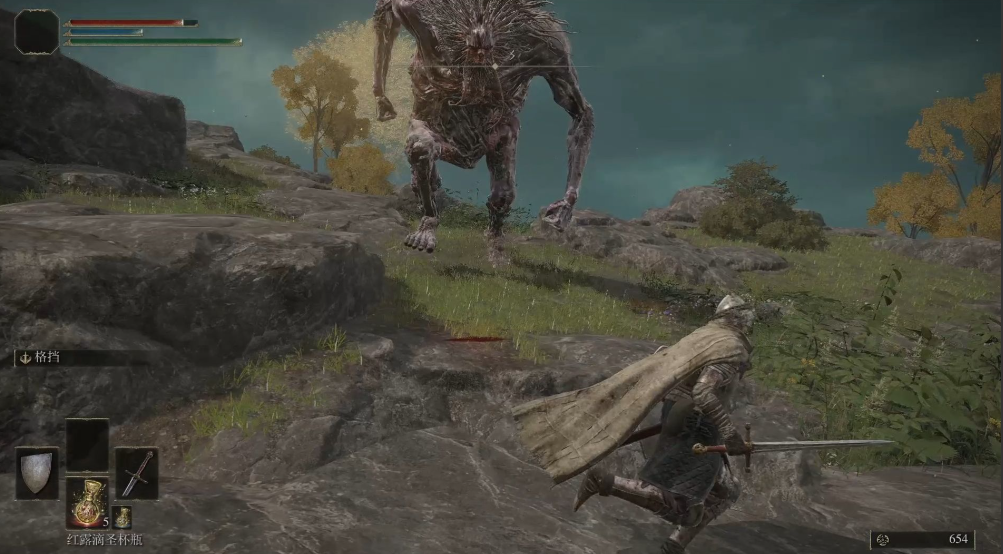Click the small next-item flask icon

click(x=121, y=517)
